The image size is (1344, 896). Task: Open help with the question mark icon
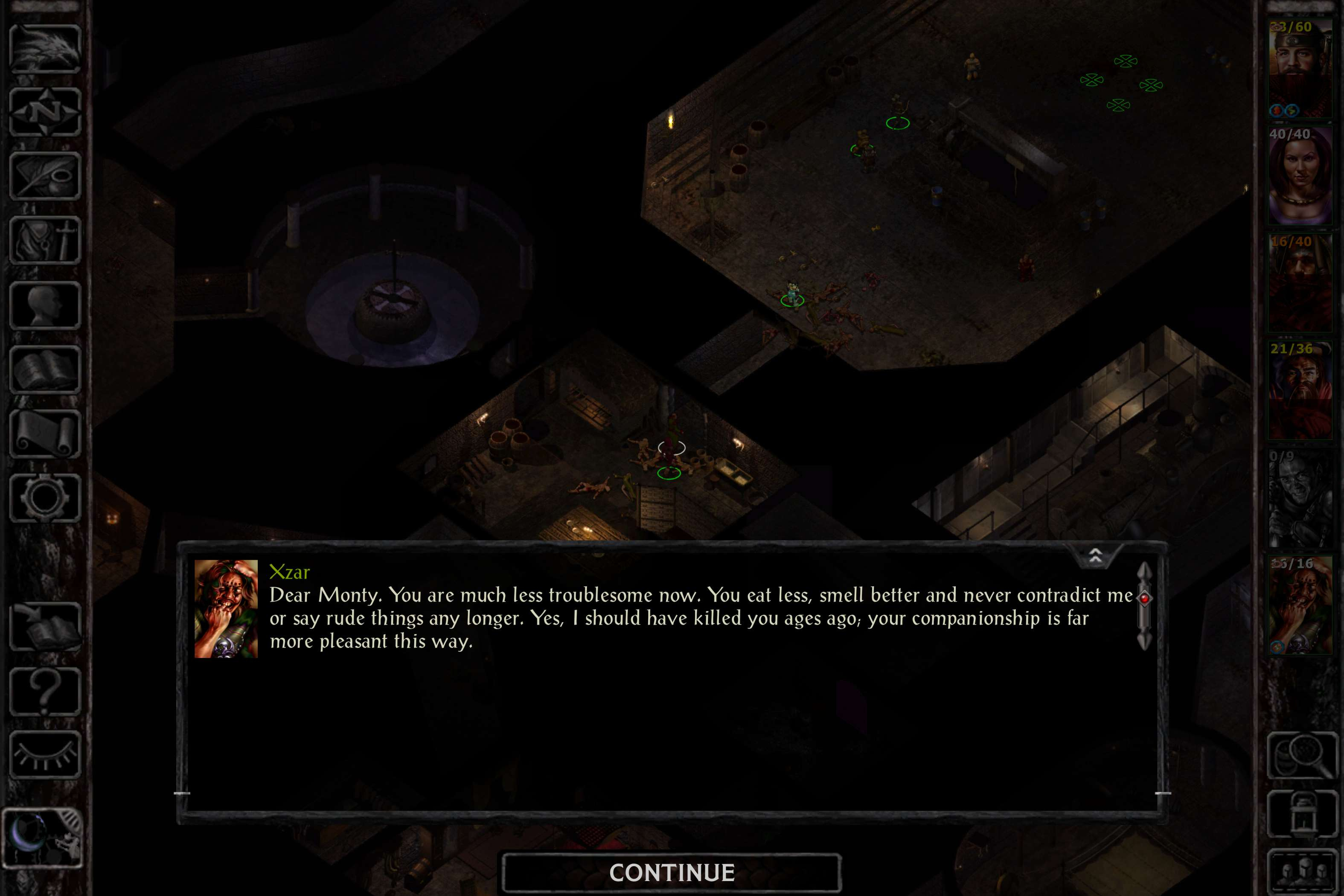(45, 690)
